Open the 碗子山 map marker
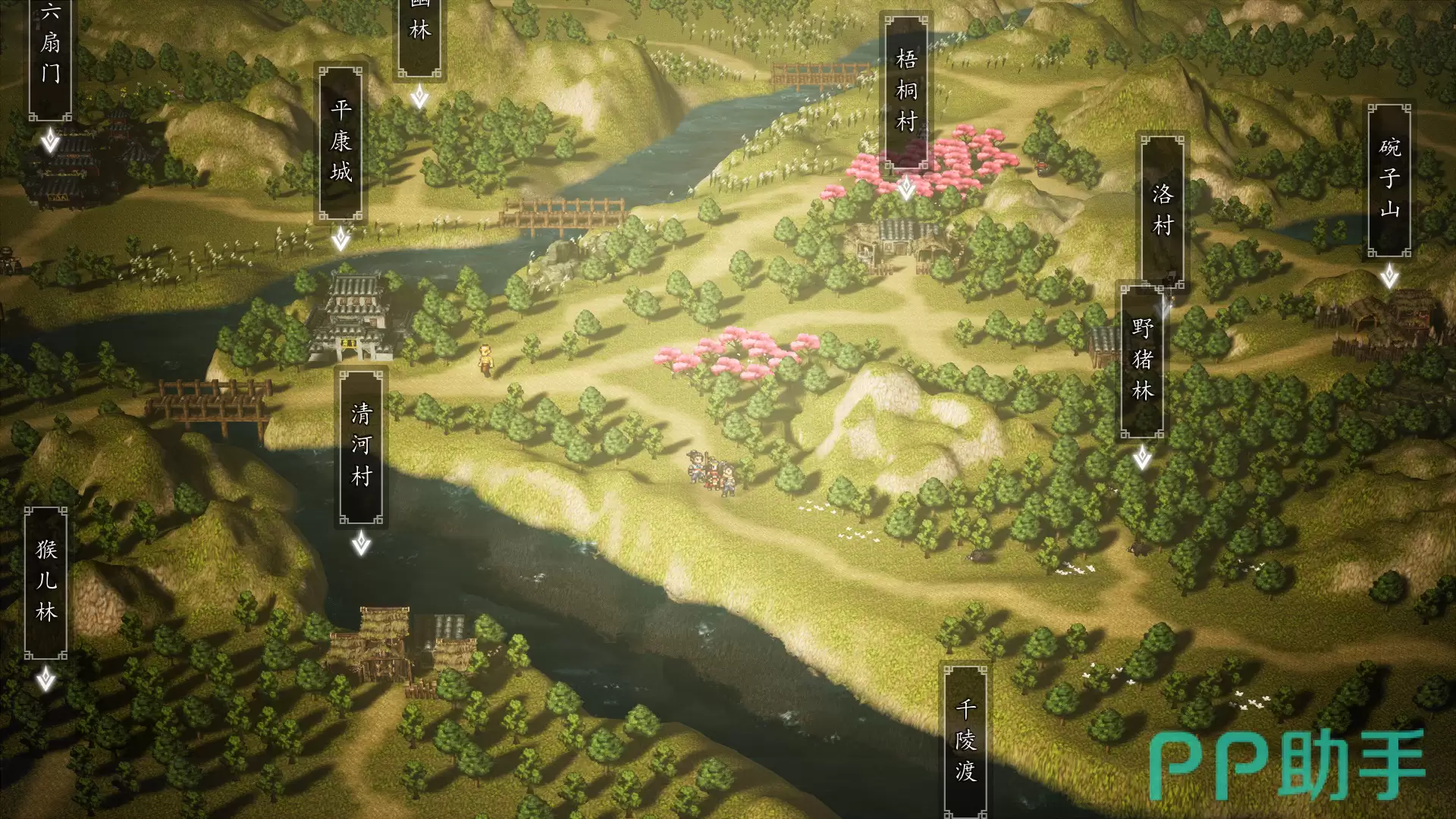 [x=1389, y=180]
